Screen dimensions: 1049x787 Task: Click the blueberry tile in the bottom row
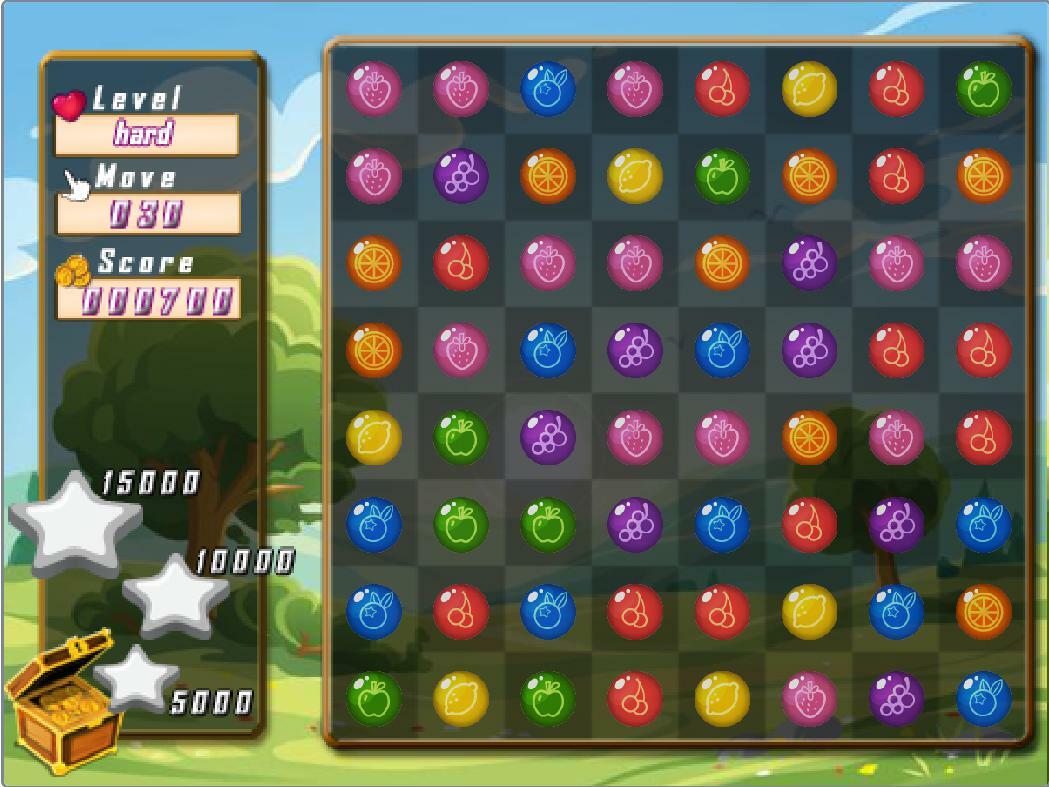point(983,698)
